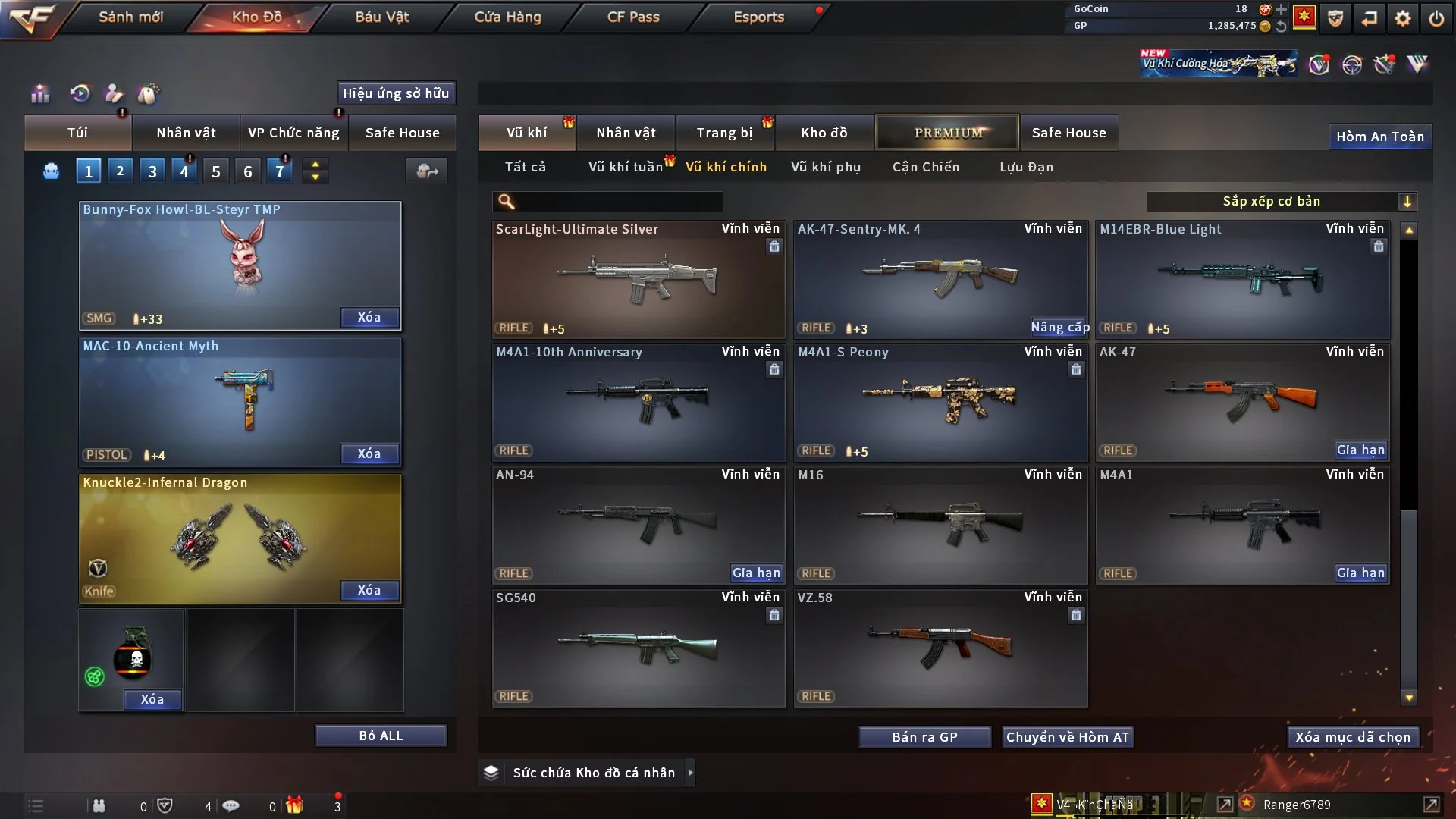Remove Bunny-Fox Howl-BL-Steyr TMP with Xóa
This screenshot has height=819, width=1456.
369,317
